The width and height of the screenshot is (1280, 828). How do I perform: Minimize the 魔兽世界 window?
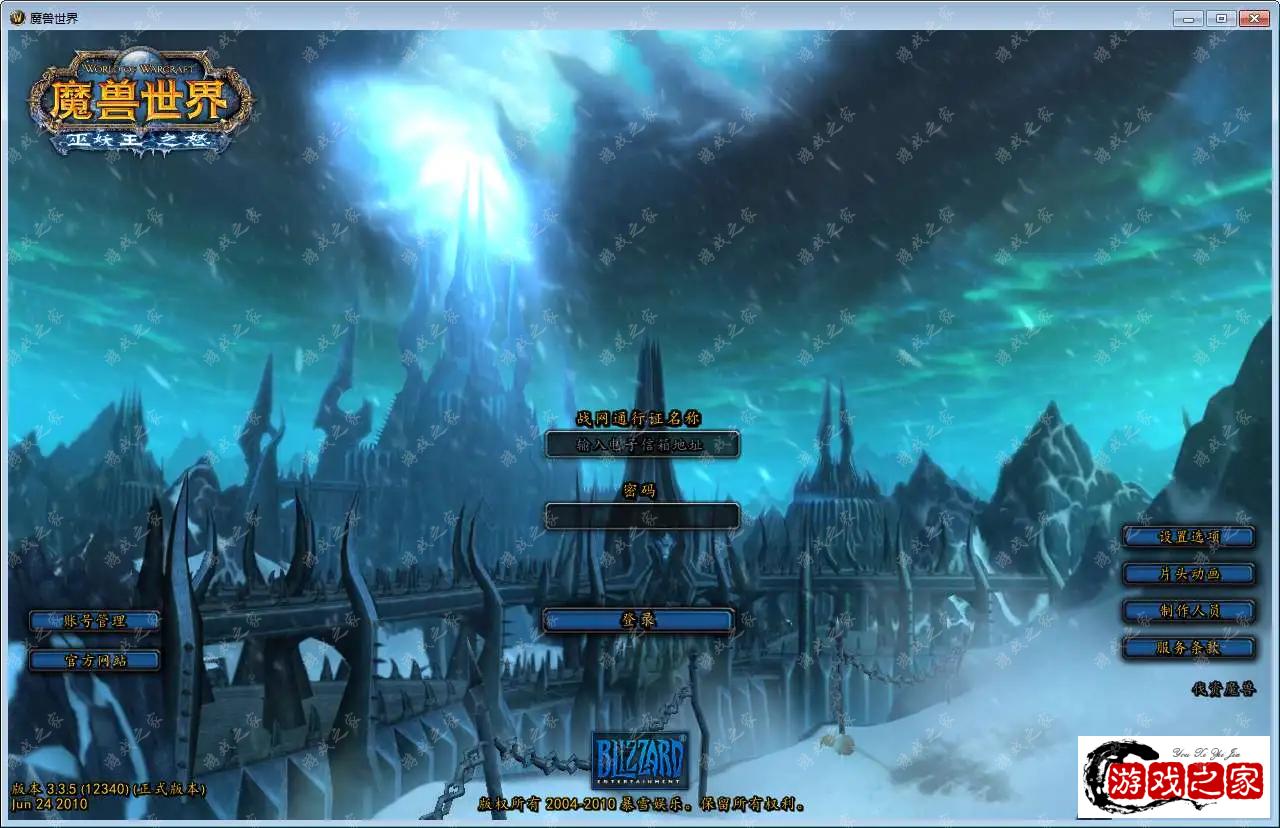tap(1188, 18)
